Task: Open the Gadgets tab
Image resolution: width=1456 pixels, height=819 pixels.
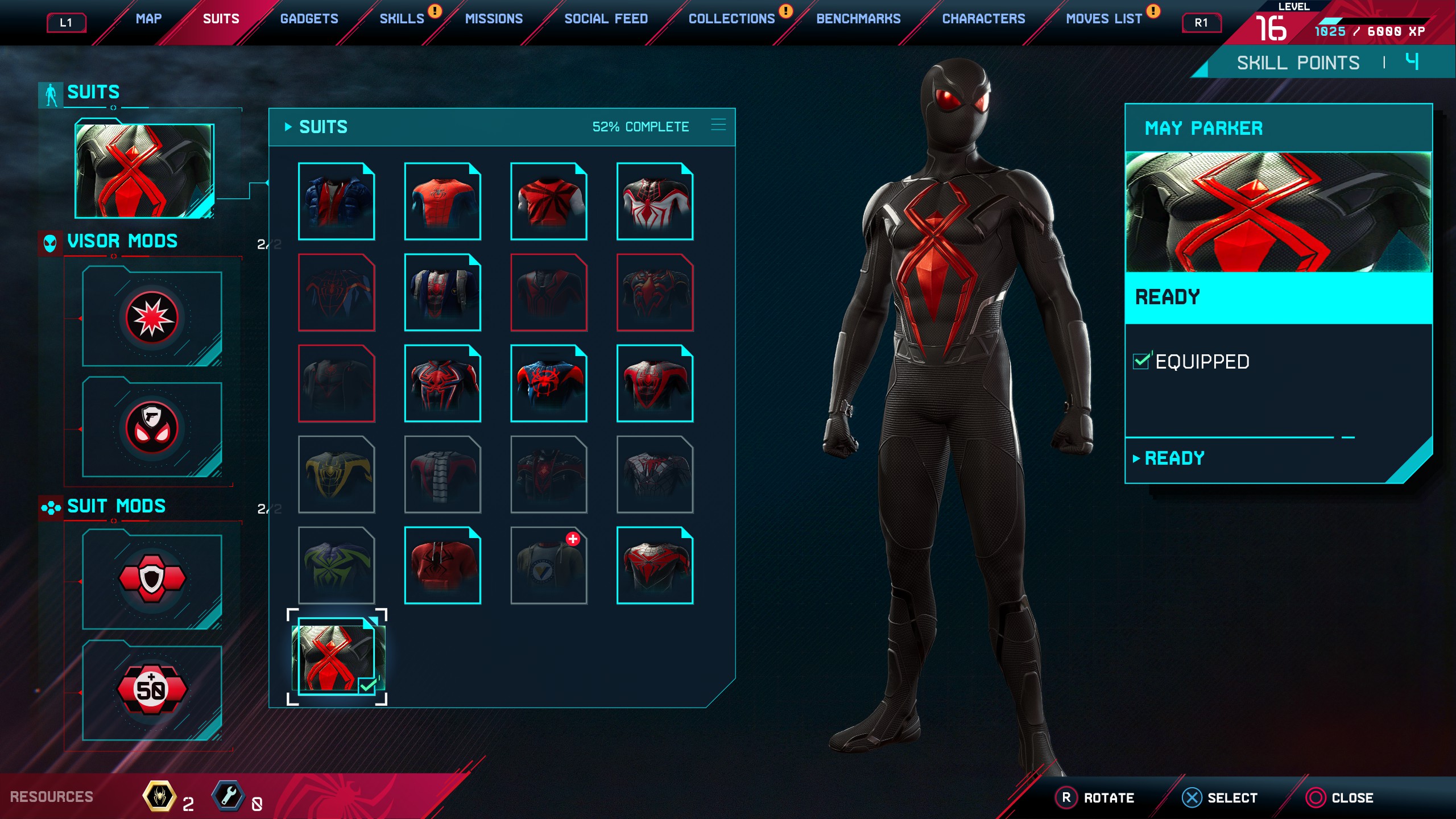Action: point(309,19)
